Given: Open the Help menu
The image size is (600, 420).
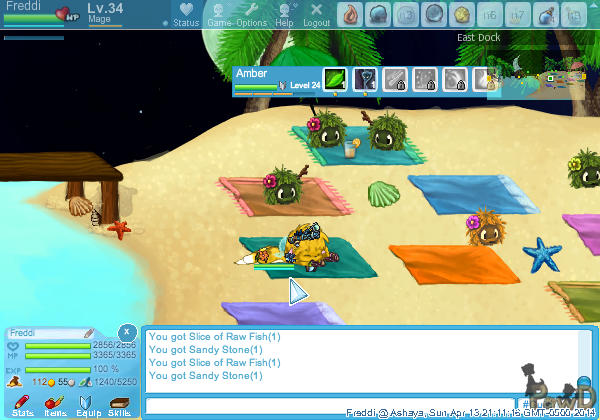Looking at the screenshot, I should click(x=284, y=14).
